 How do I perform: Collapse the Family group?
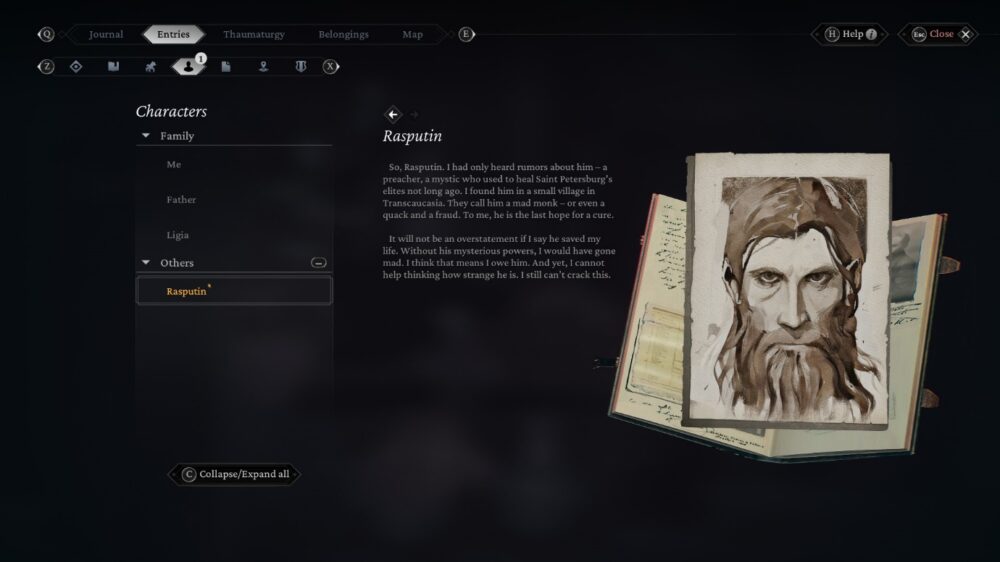click(x=146, y=136)
